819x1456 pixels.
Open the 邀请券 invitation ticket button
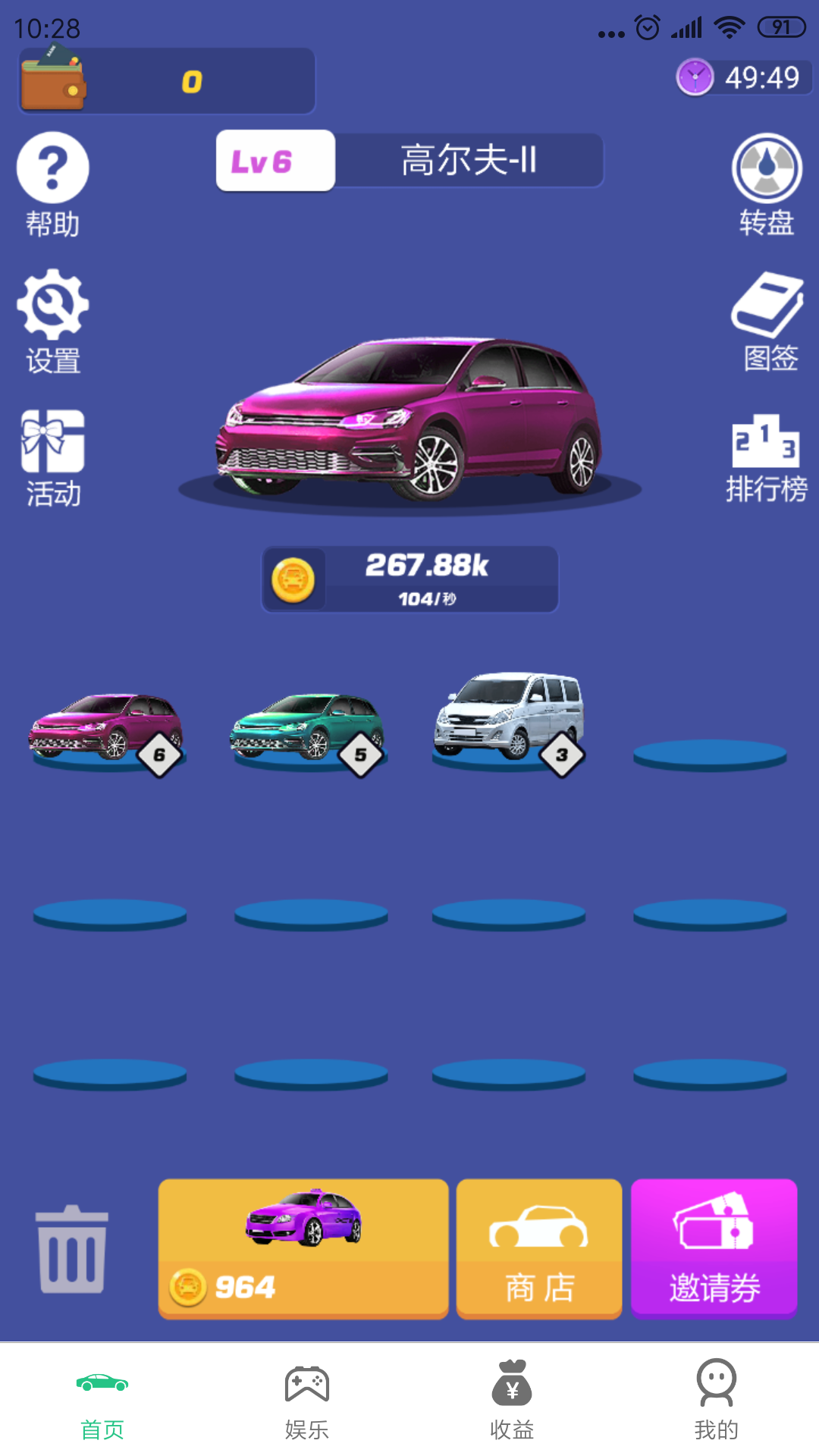(714, 1248)
